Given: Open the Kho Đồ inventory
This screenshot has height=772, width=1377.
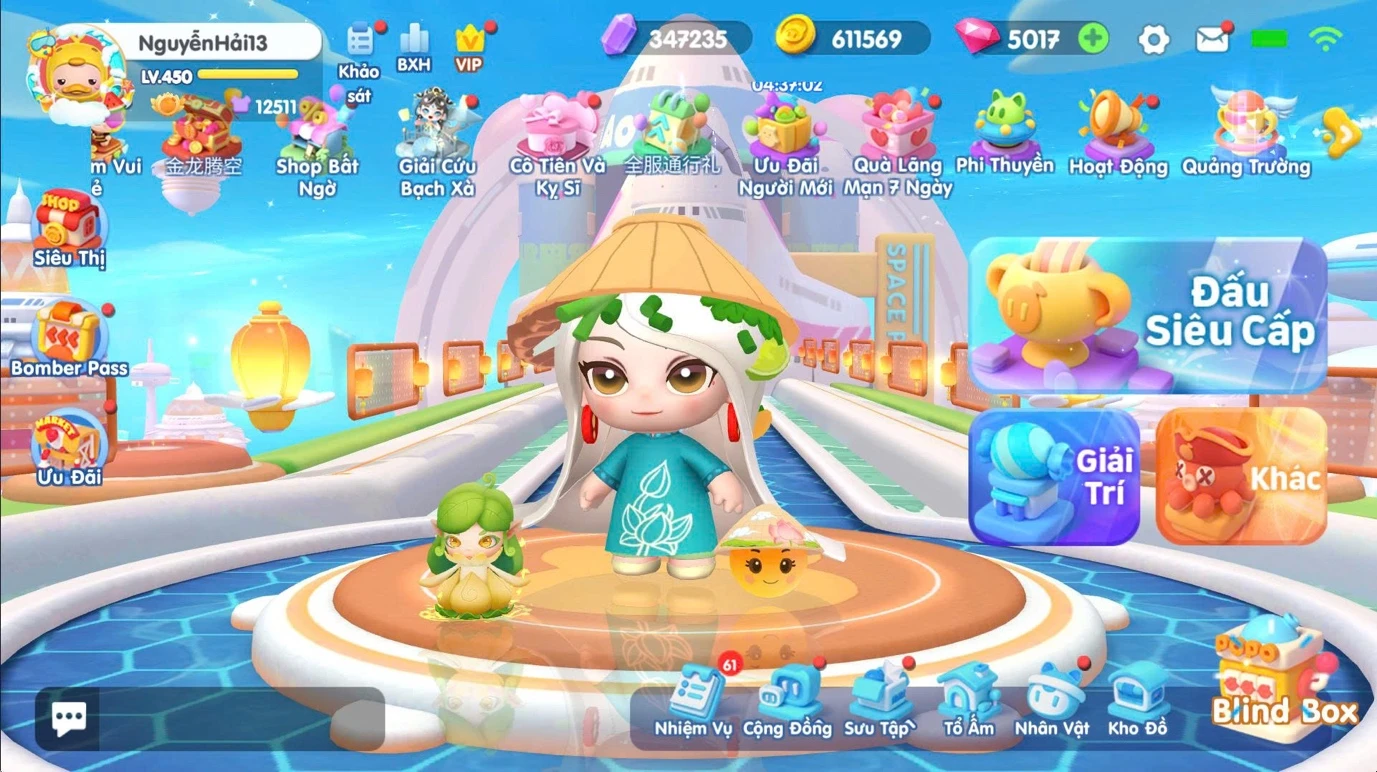Looking at the screenshot, I should point(1137,701).
